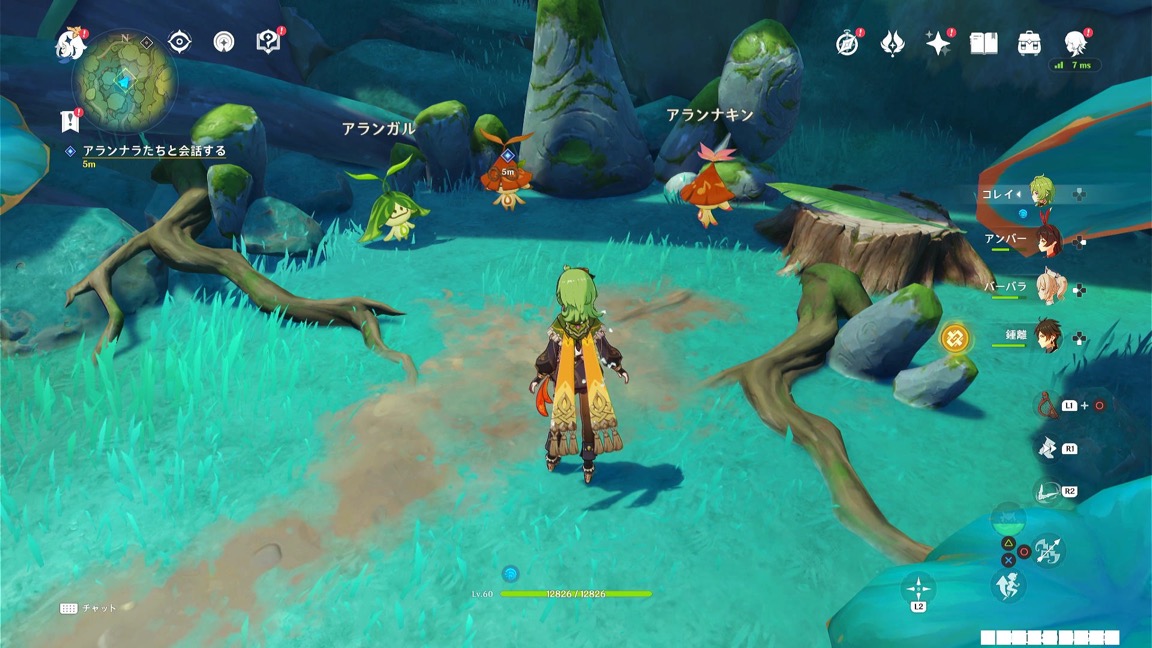1152x648 pixels.
Task: Switch to party member バーバラ
Action: 1047,289
